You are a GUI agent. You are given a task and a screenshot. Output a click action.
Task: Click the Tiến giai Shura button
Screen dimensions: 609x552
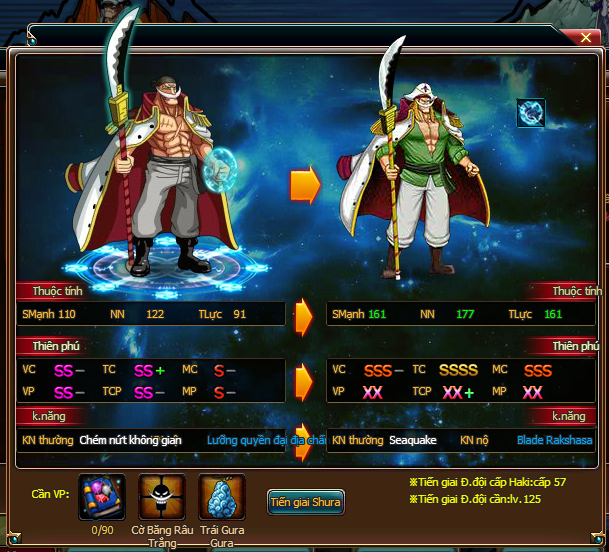click(x=306, y=502)
